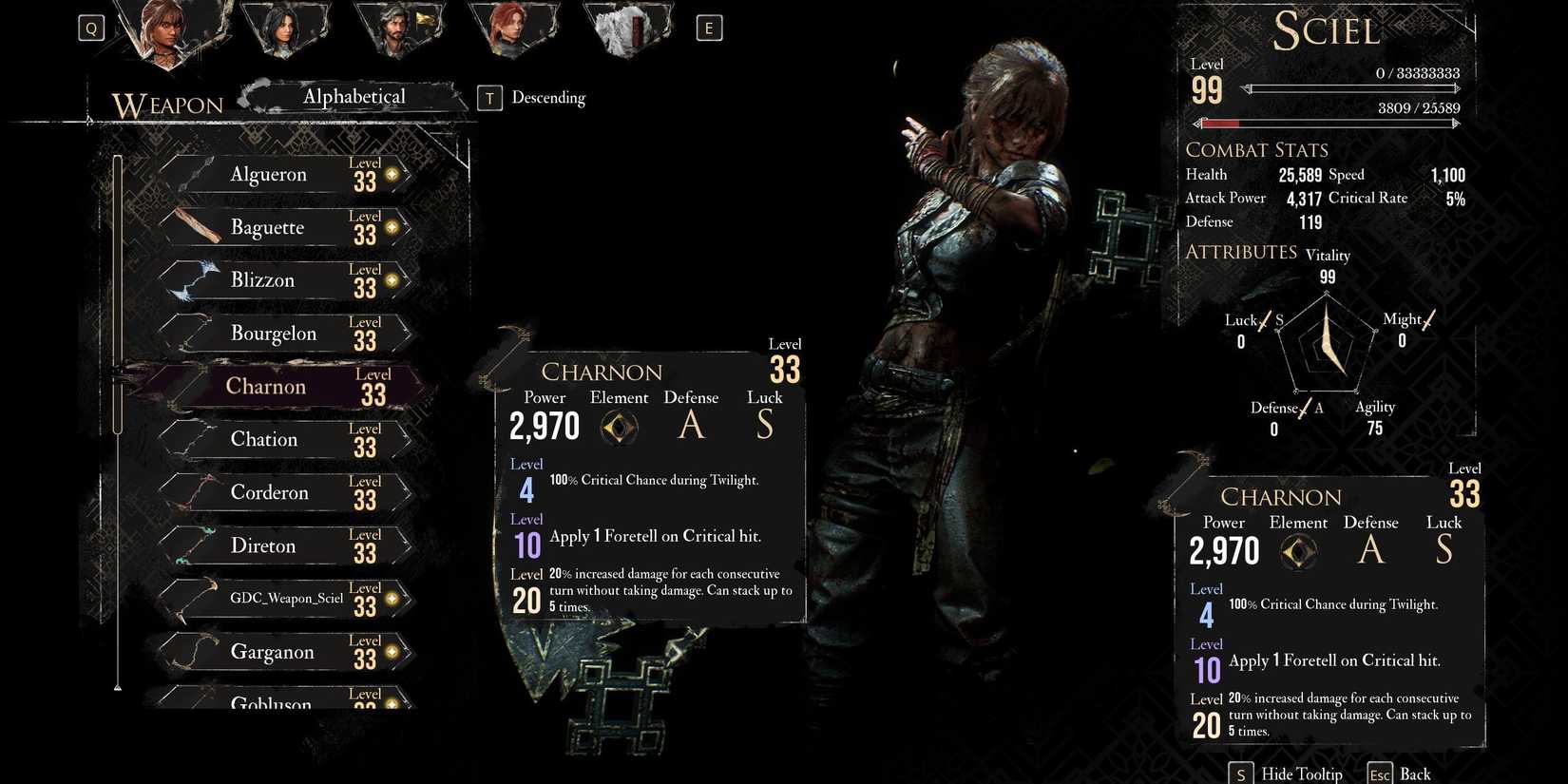Click Sciel's experience progress bar
This screenshot has width=1568, height=784.
[1354, 88]
